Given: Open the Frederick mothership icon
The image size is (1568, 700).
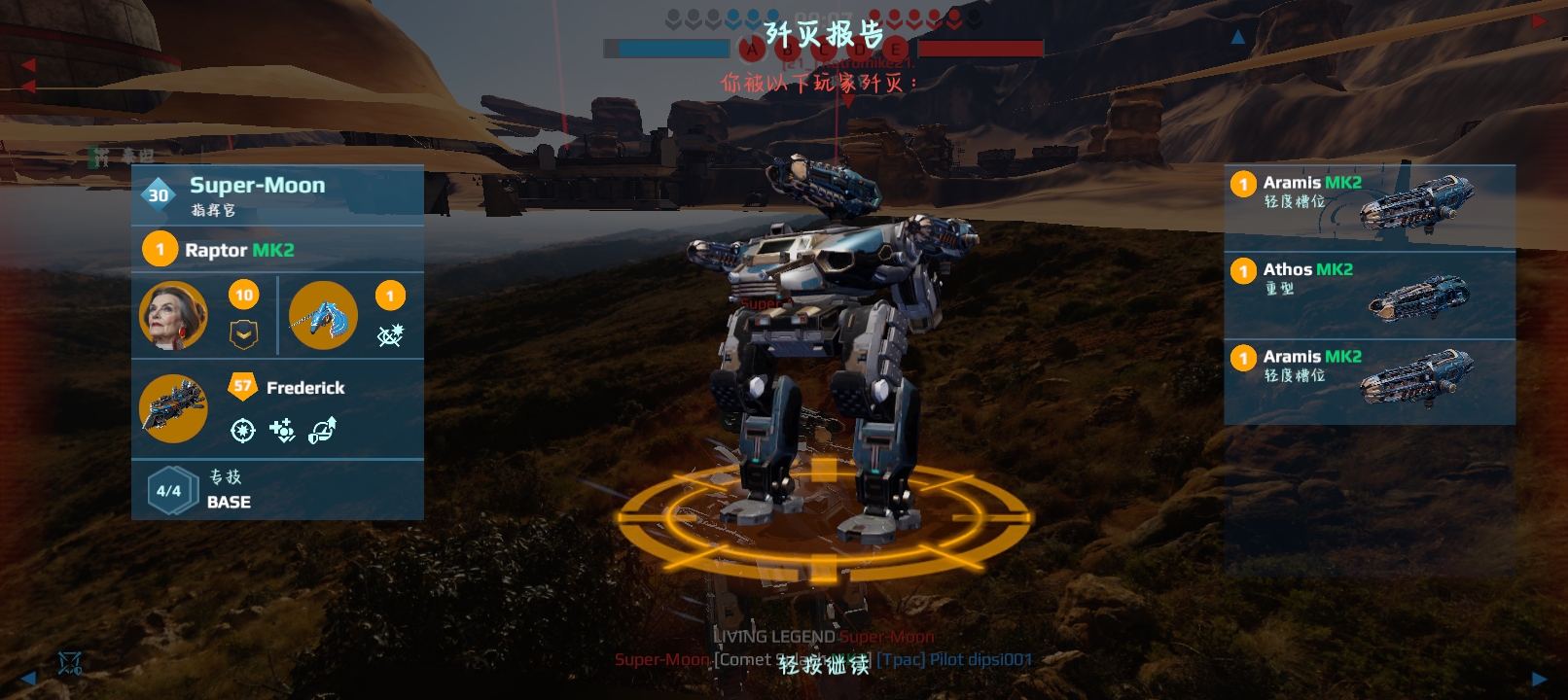Looking at the screenshot, I should (x=173, y=408).
